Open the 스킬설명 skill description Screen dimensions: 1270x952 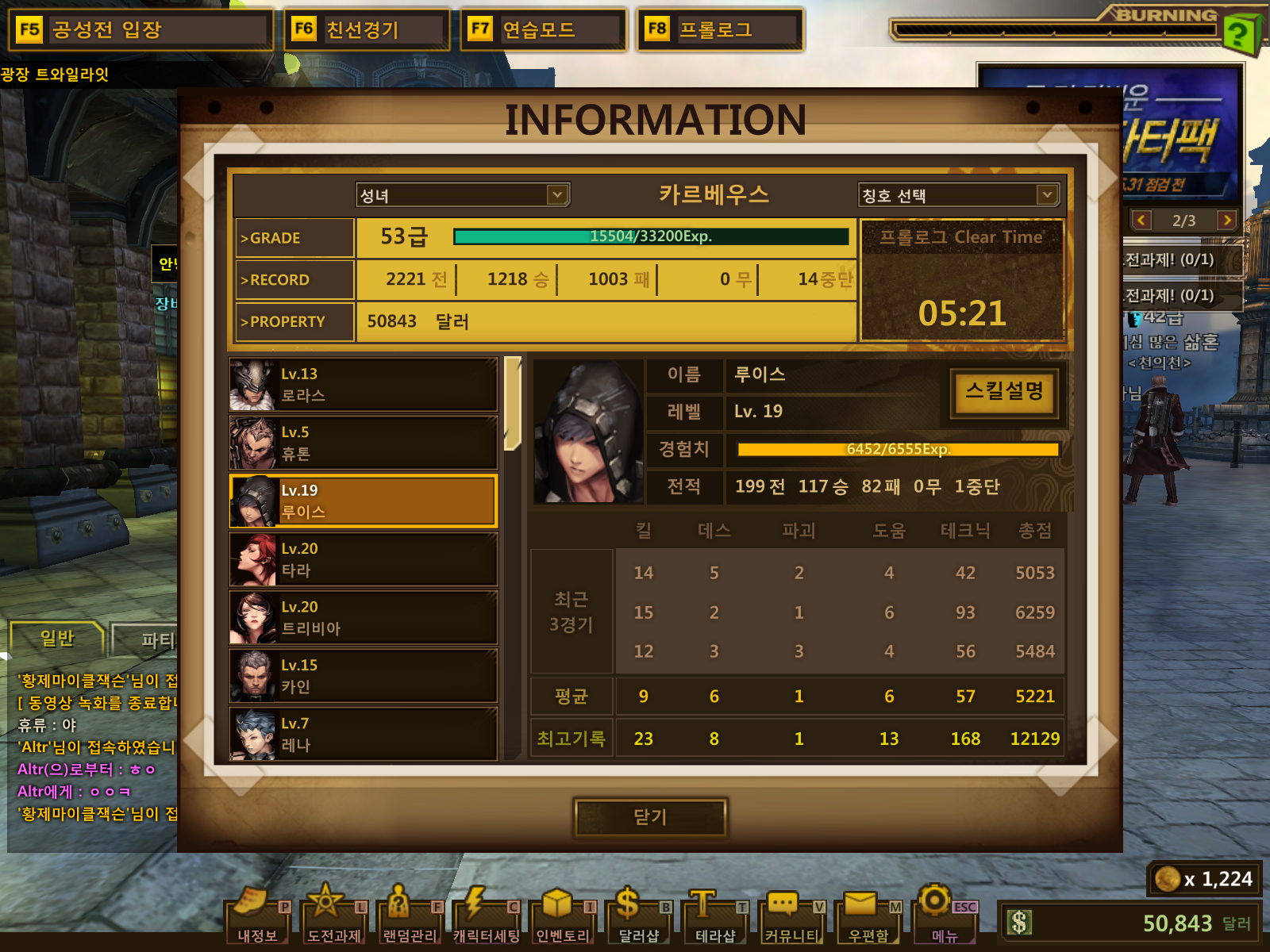pyautogui.click(x=1004, y=392)
